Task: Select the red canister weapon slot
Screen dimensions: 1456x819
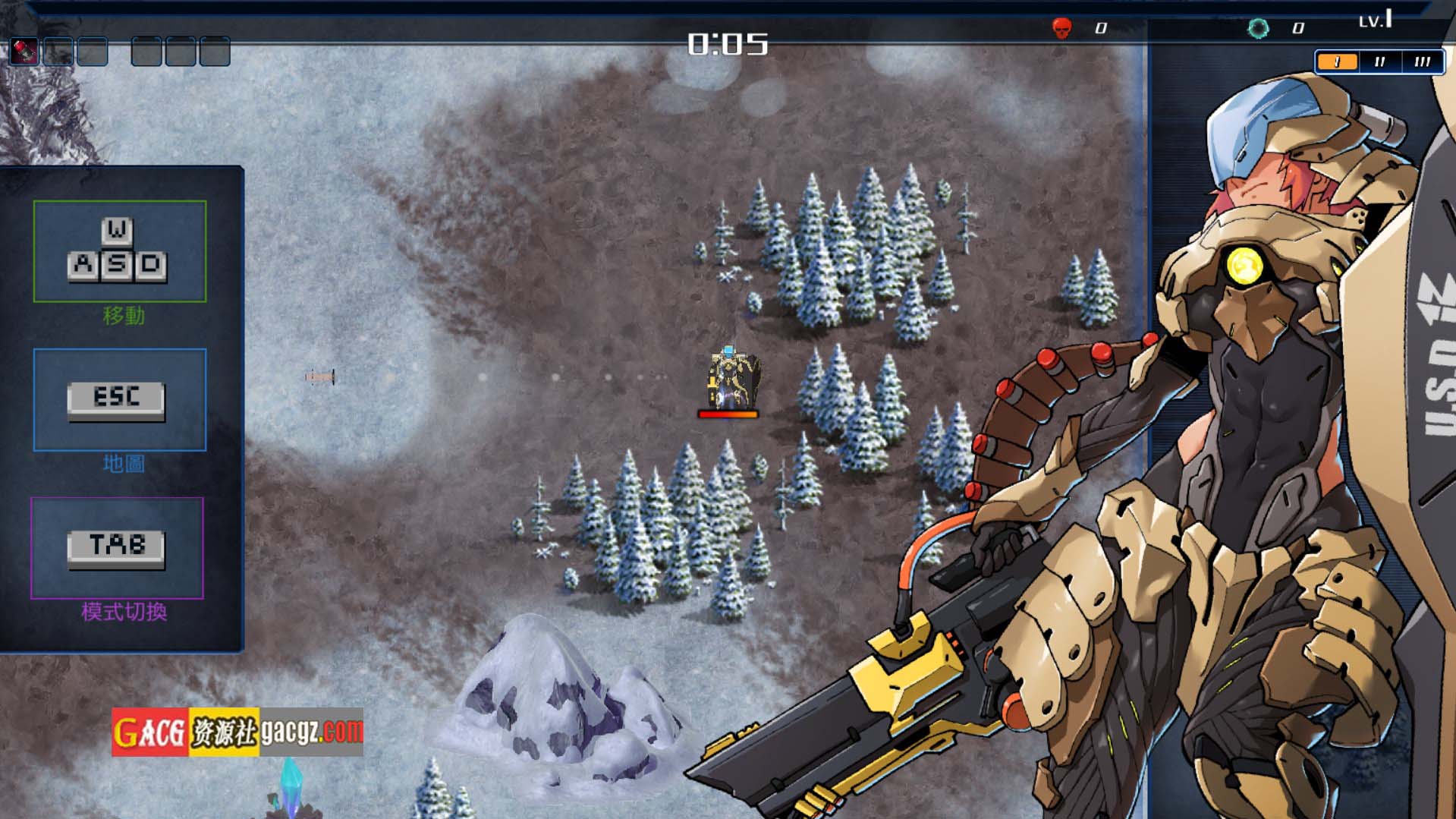Action: [24, 52]
